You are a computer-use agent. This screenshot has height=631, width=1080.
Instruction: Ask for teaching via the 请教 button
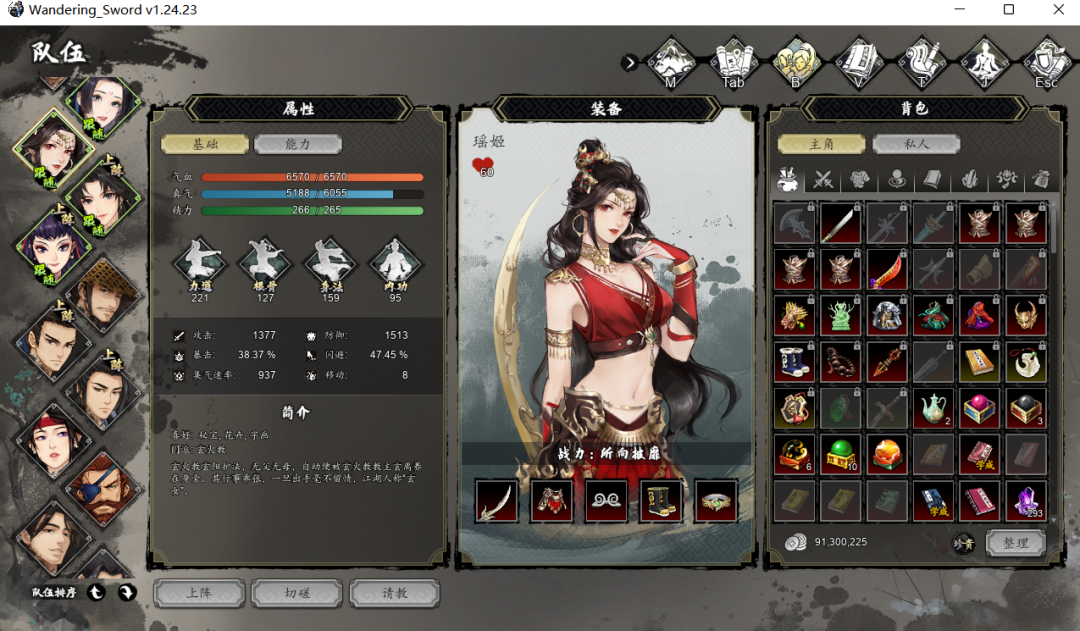[x=395, y=593]
